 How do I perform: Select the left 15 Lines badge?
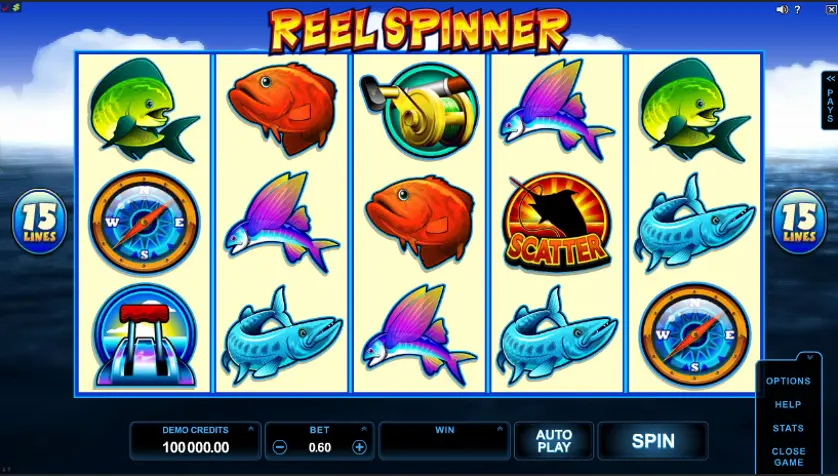[x=39, y=221]
